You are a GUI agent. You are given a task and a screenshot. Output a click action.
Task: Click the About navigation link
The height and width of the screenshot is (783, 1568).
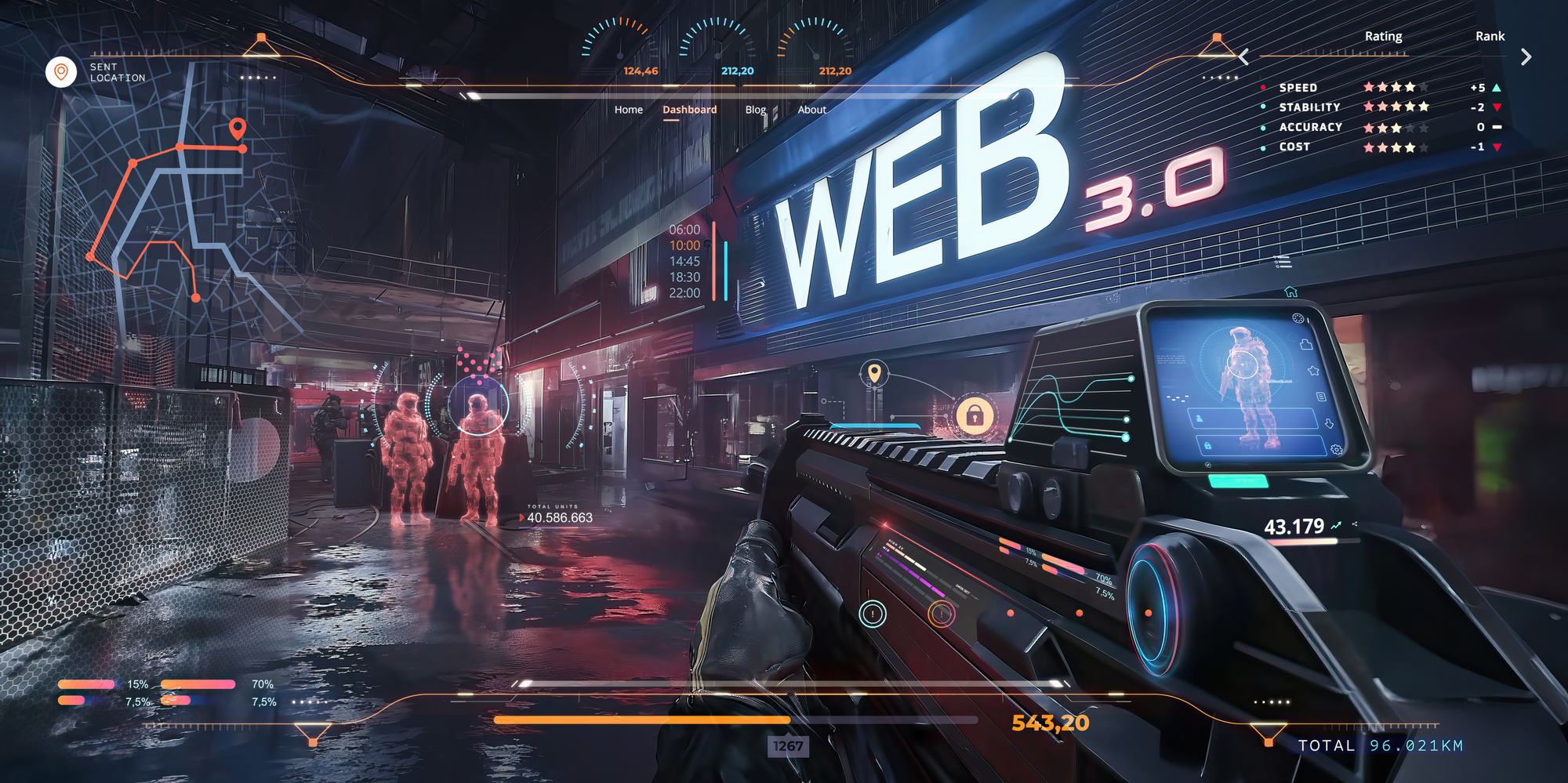click(x=812, y=110)
